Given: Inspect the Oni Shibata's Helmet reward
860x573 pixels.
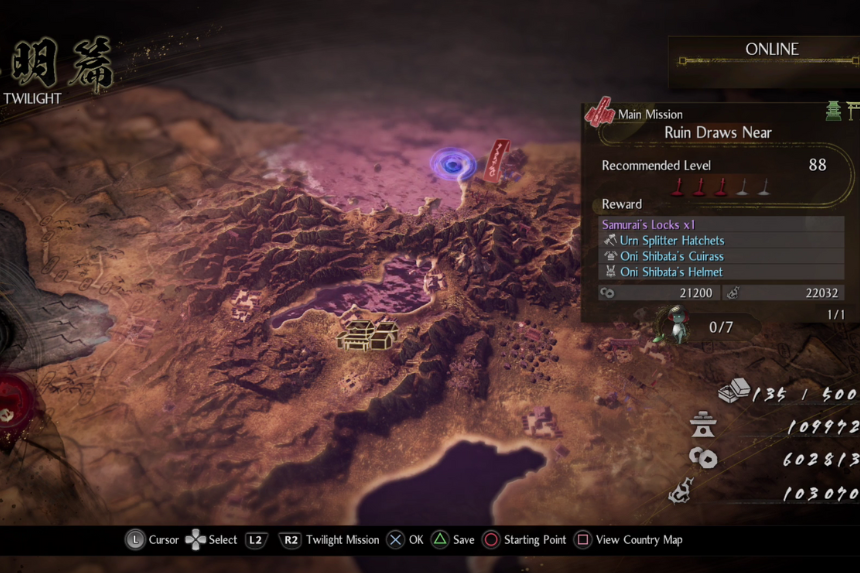Looking at the screenshot, I should (x=671, y=272).
